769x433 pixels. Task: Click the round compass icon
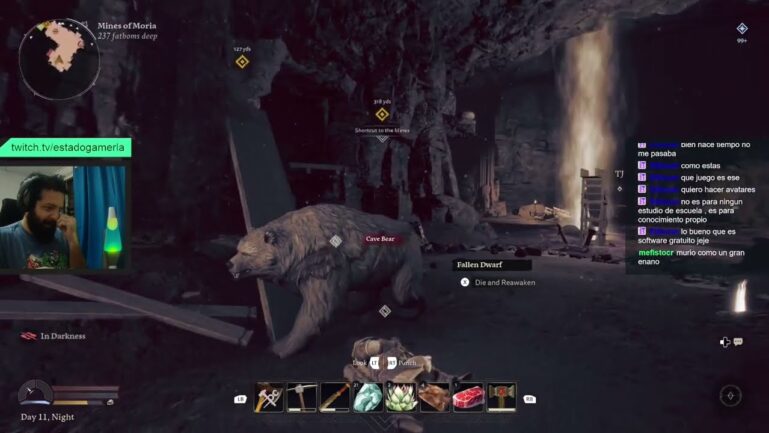pyautogui.click(x=730, y=396)
